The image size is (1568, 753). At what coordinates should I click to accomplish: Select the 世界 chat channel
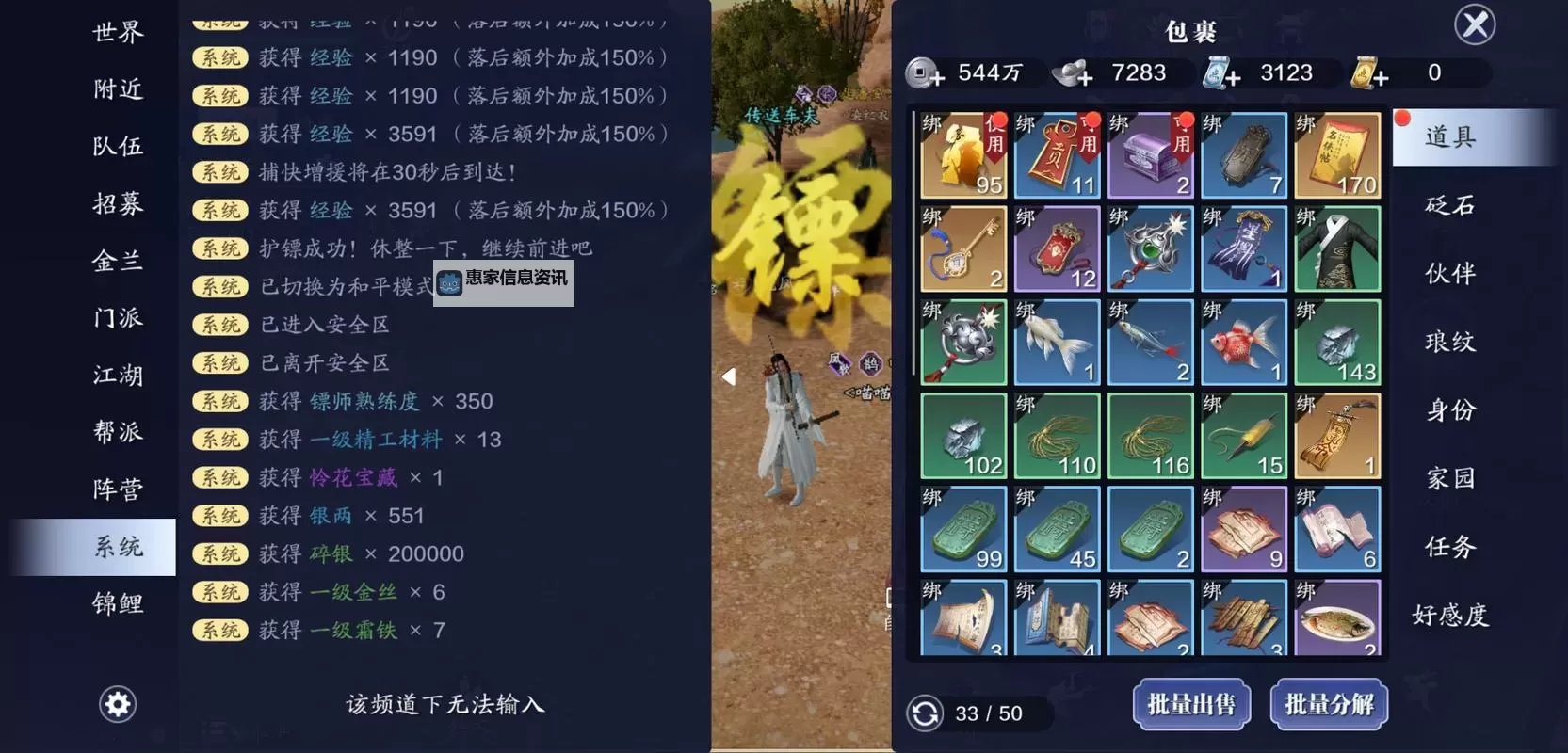[117, 31]
